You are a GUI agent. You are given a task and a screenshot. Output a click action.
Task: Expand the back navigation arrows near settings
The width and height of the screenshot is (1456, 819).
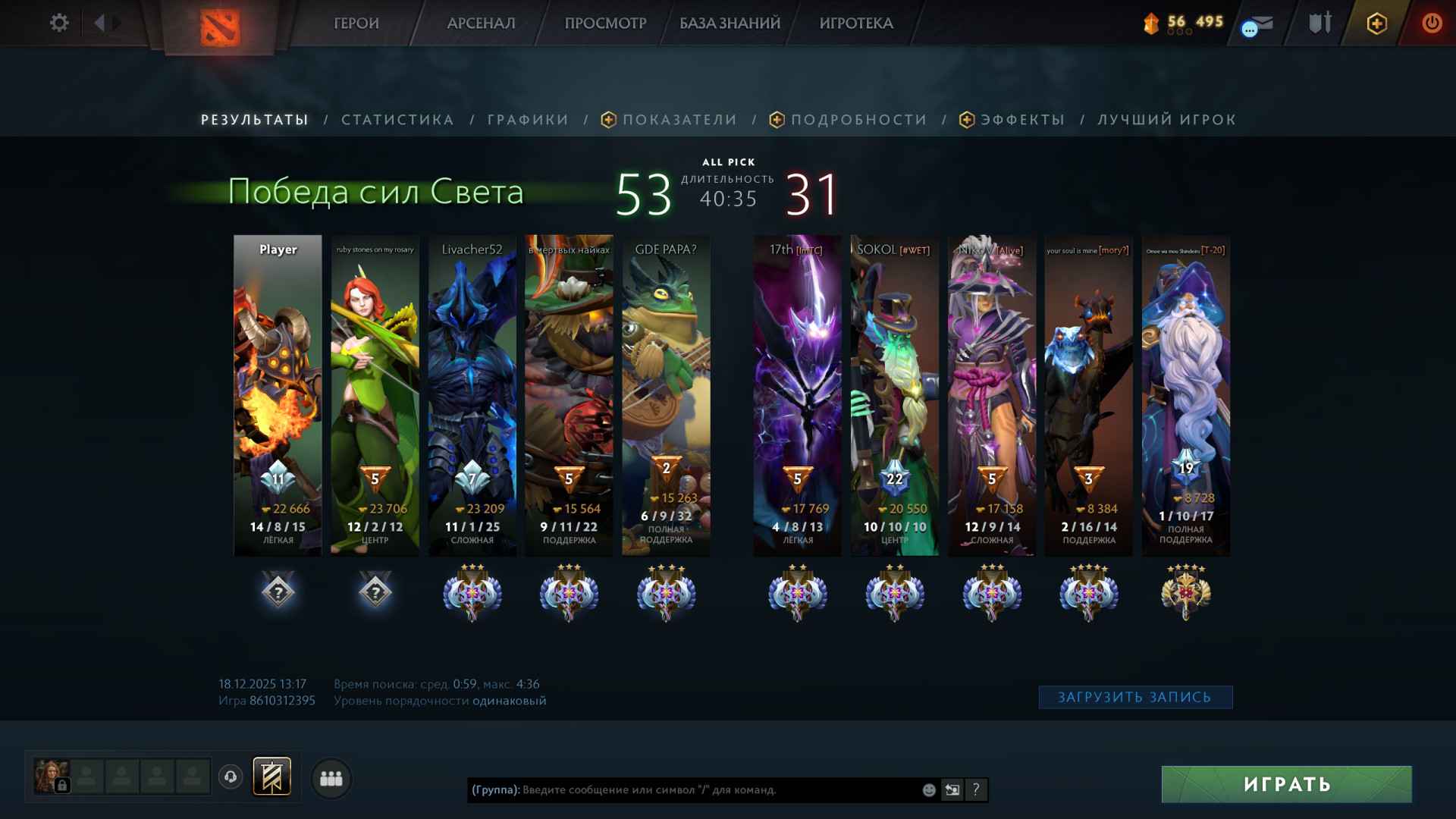tap(102, 23)
